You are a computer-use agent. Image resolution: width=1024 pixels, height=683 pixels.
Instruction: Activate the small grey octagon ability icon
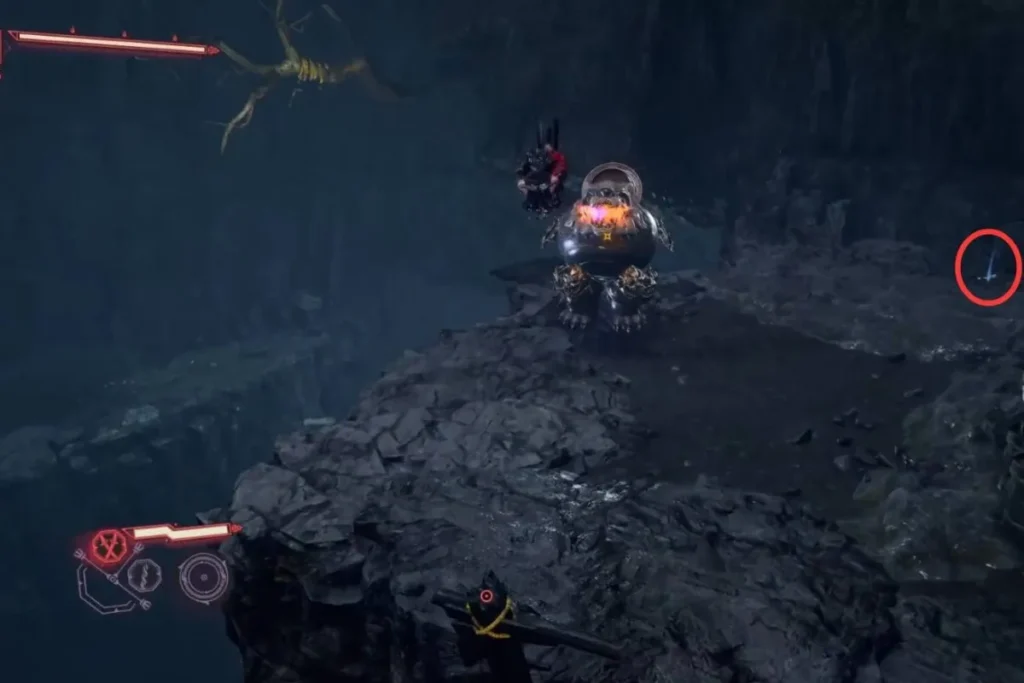(144, 576)
